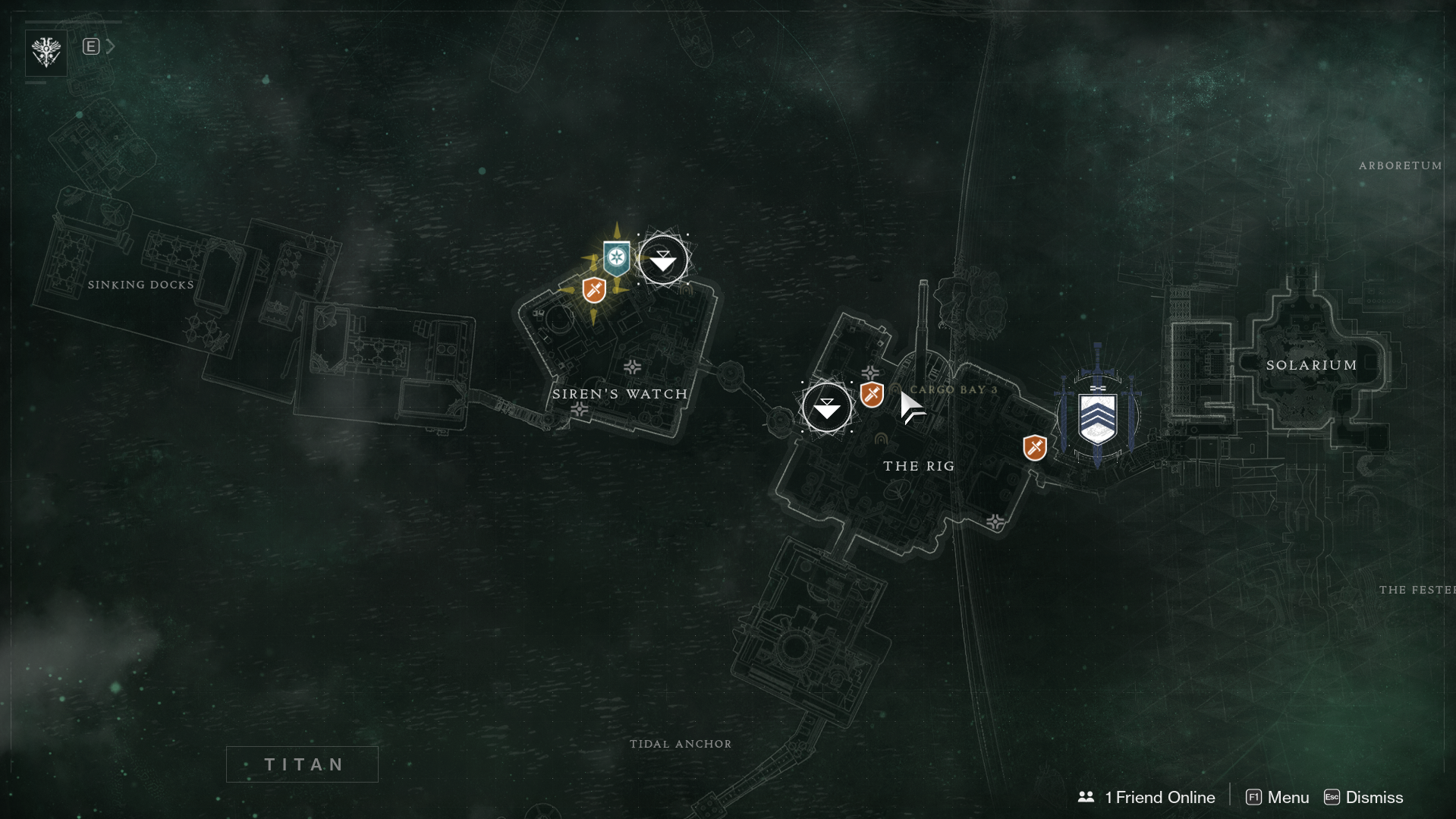
Task: Open the blue shield marker at Siren's Watch
Action: click(616, 258)
